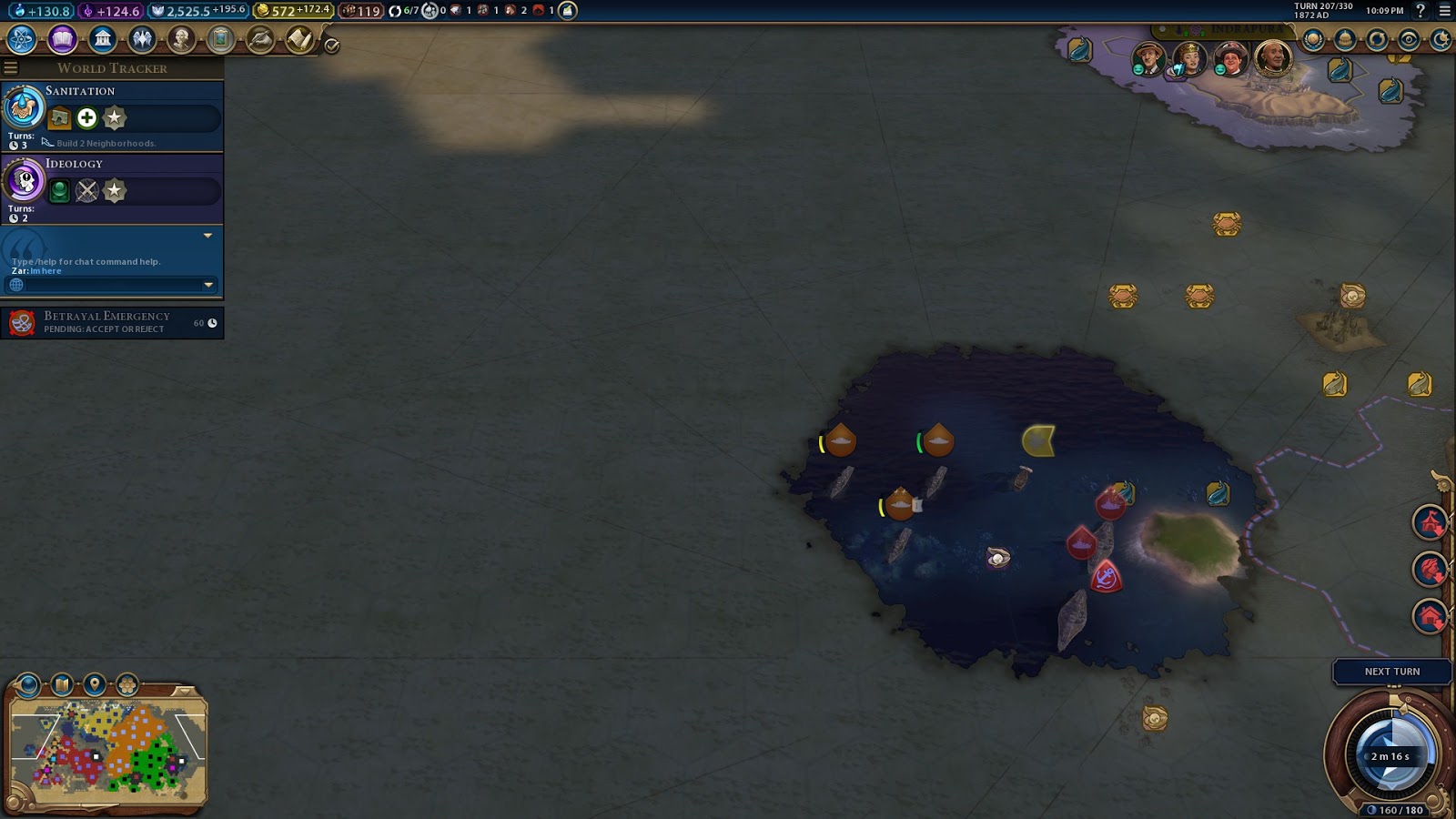Open the Civilopedia help button
Viewport: 1456px width, 819px height.
[x=1421, y=11]
